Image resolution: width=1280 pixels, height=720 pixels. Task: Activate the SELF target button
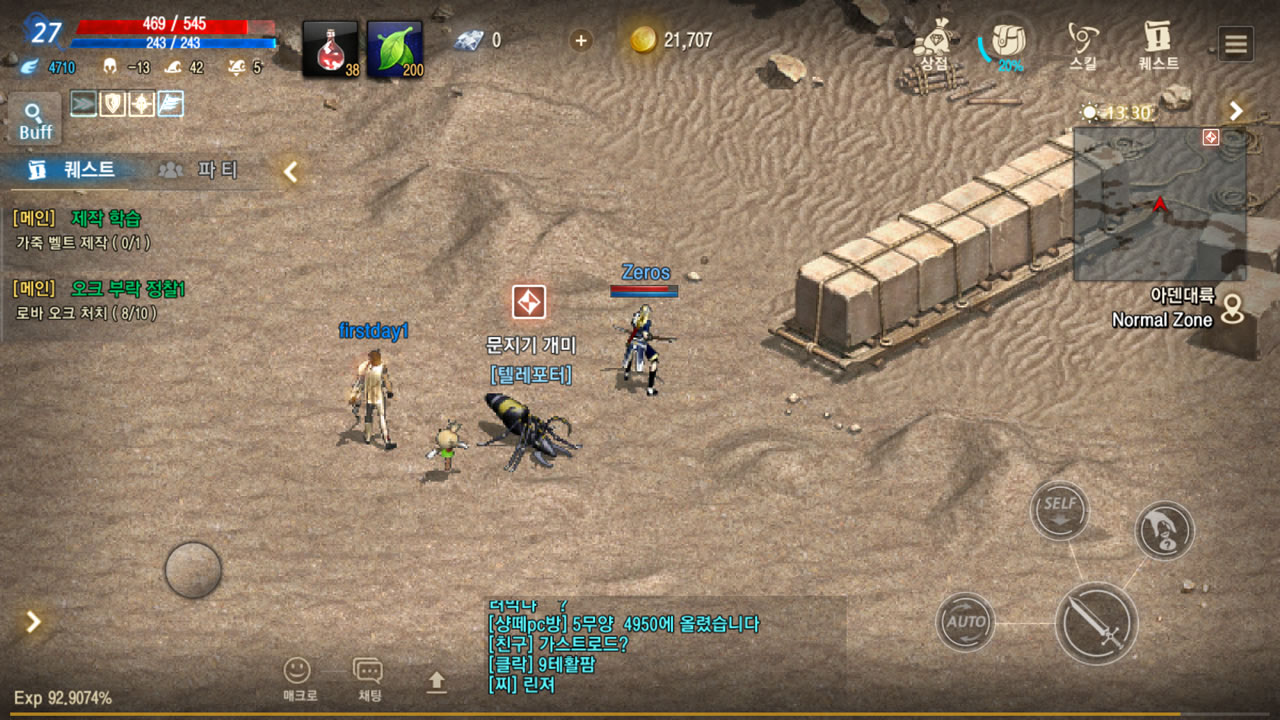click(1059, 510)
